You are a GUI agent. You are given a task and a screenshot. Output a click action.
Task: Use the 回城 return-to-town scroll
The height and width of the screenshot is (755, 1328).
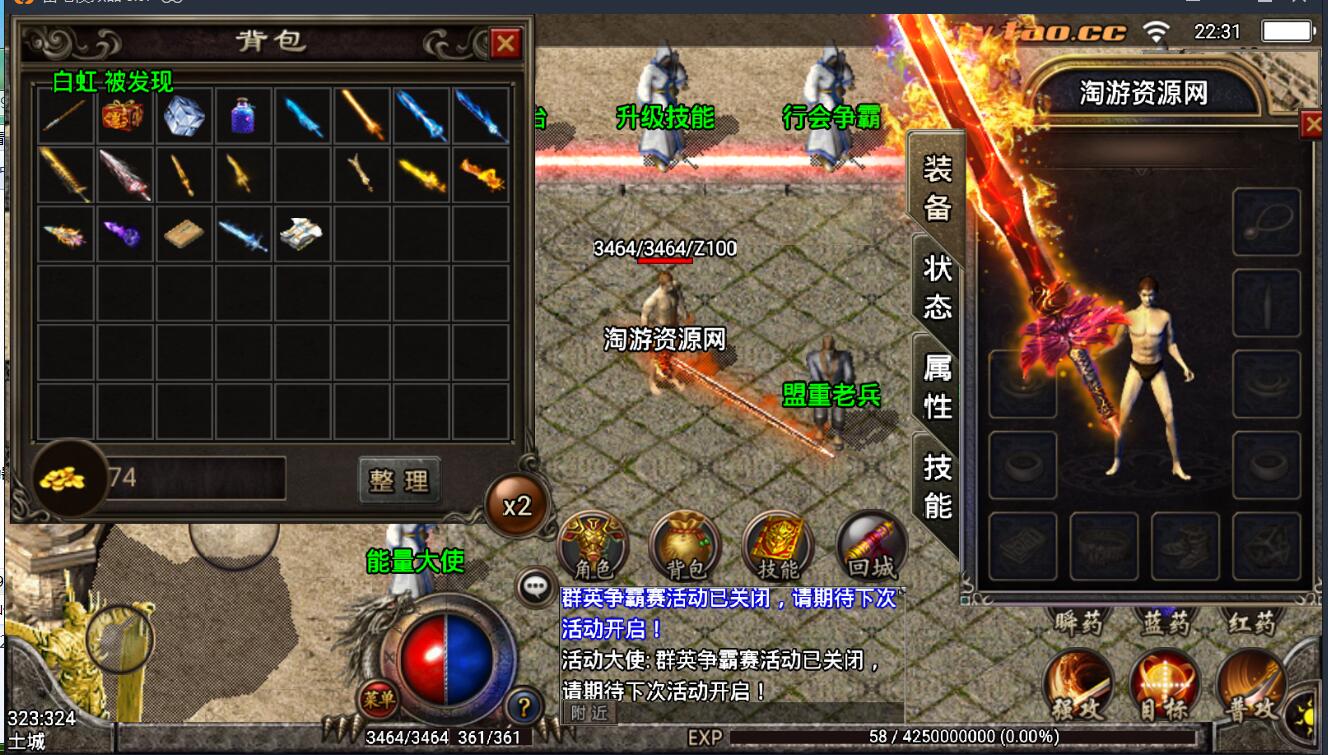pyautogui.click(x=871, y=546)
